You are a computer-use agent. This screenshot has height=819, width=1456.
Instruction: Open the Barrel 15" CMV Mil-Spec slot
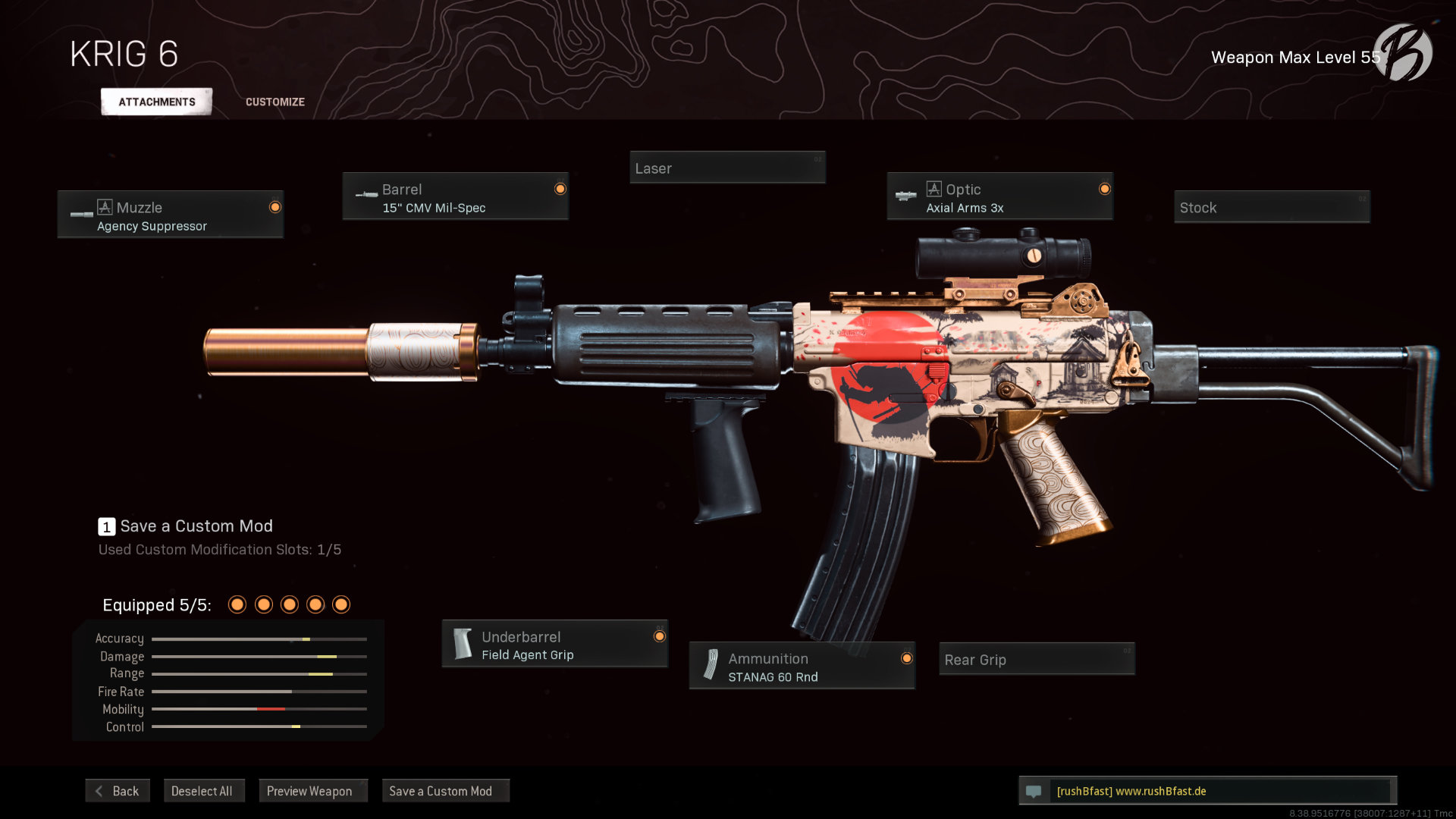[x=455, y=197]
